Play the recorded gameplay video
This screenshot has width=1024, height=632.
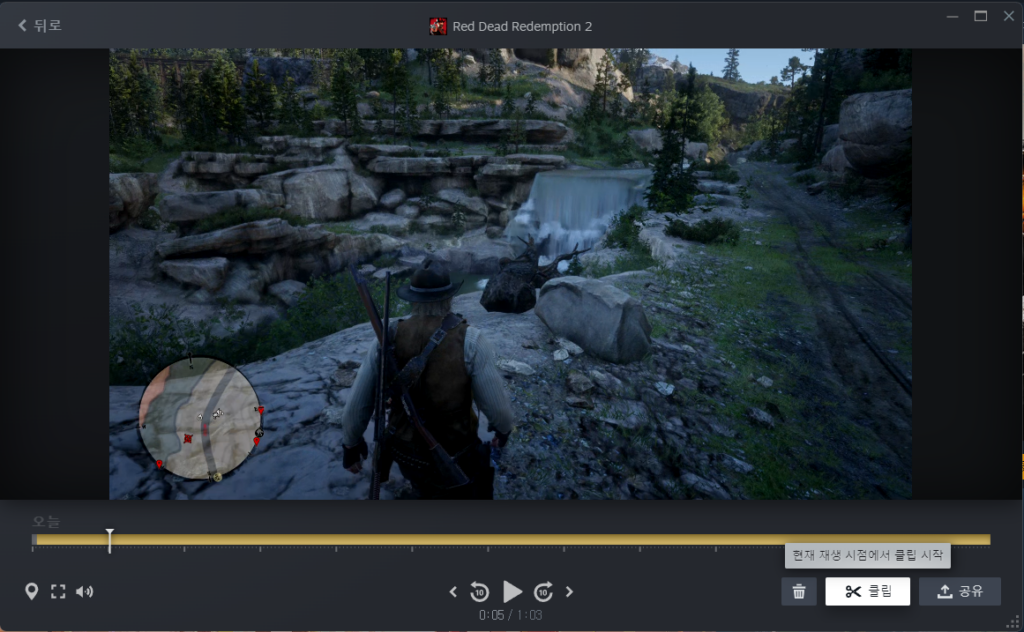512,591
